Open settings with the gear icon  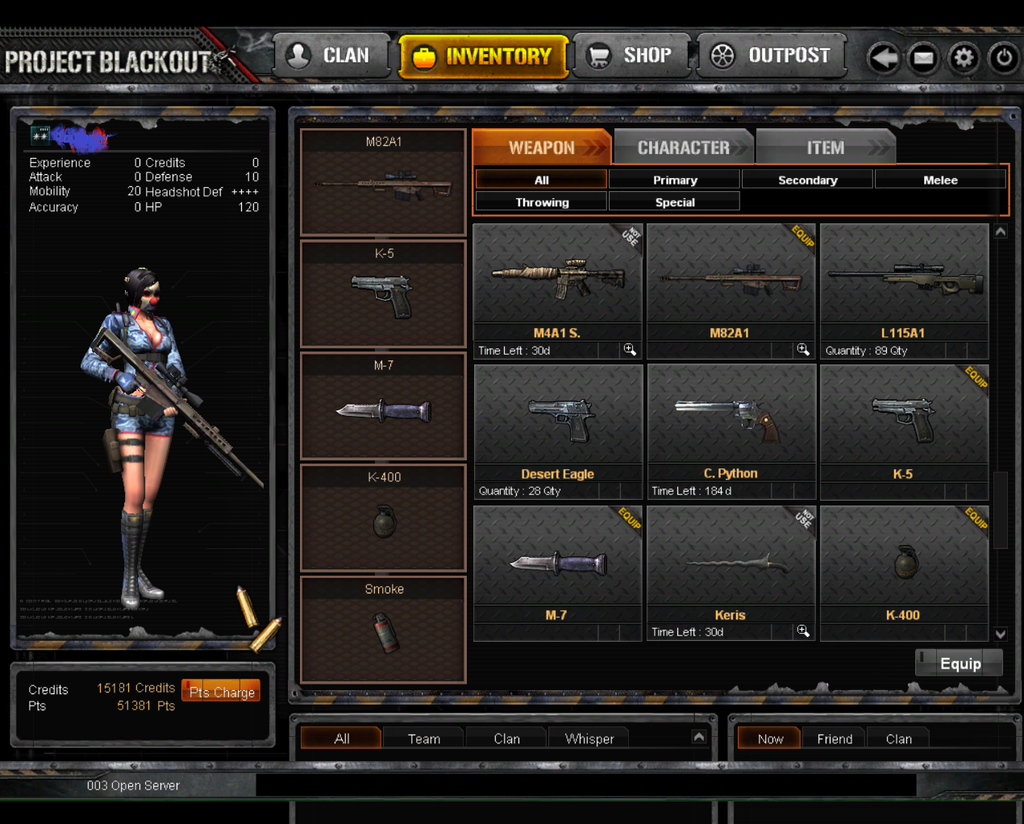pyautogui.click(x=964, y=58)
